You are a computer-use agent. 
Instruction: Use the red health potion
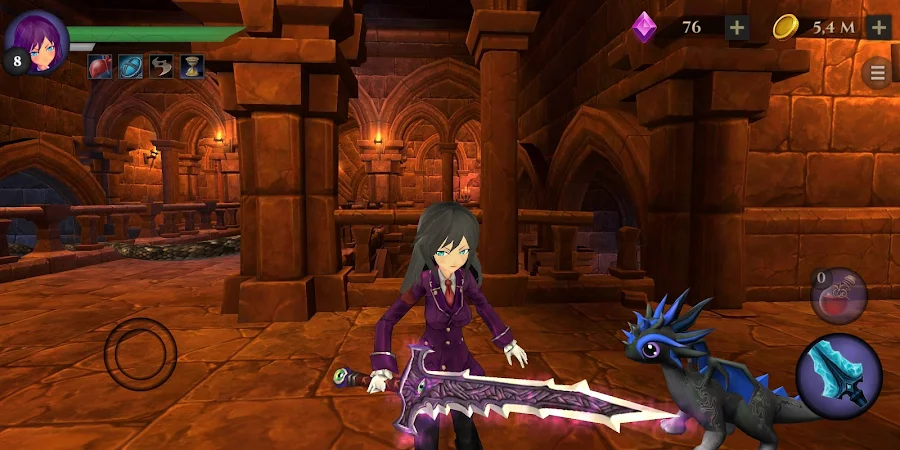point(838,295)
